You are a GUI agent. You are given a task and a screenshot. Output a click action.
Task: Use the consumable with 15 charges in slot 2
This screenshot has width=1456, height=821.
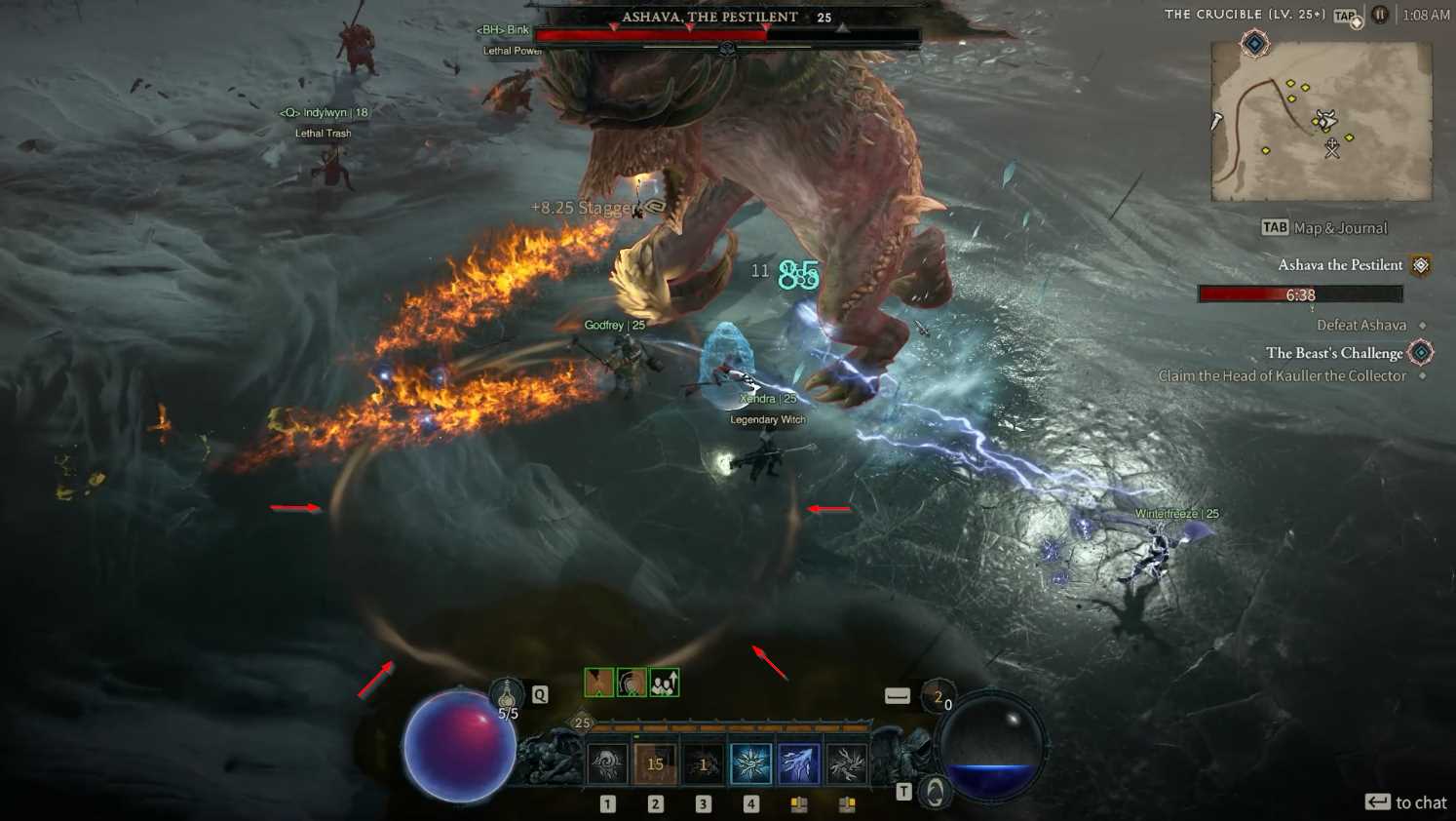pos(655,762)
